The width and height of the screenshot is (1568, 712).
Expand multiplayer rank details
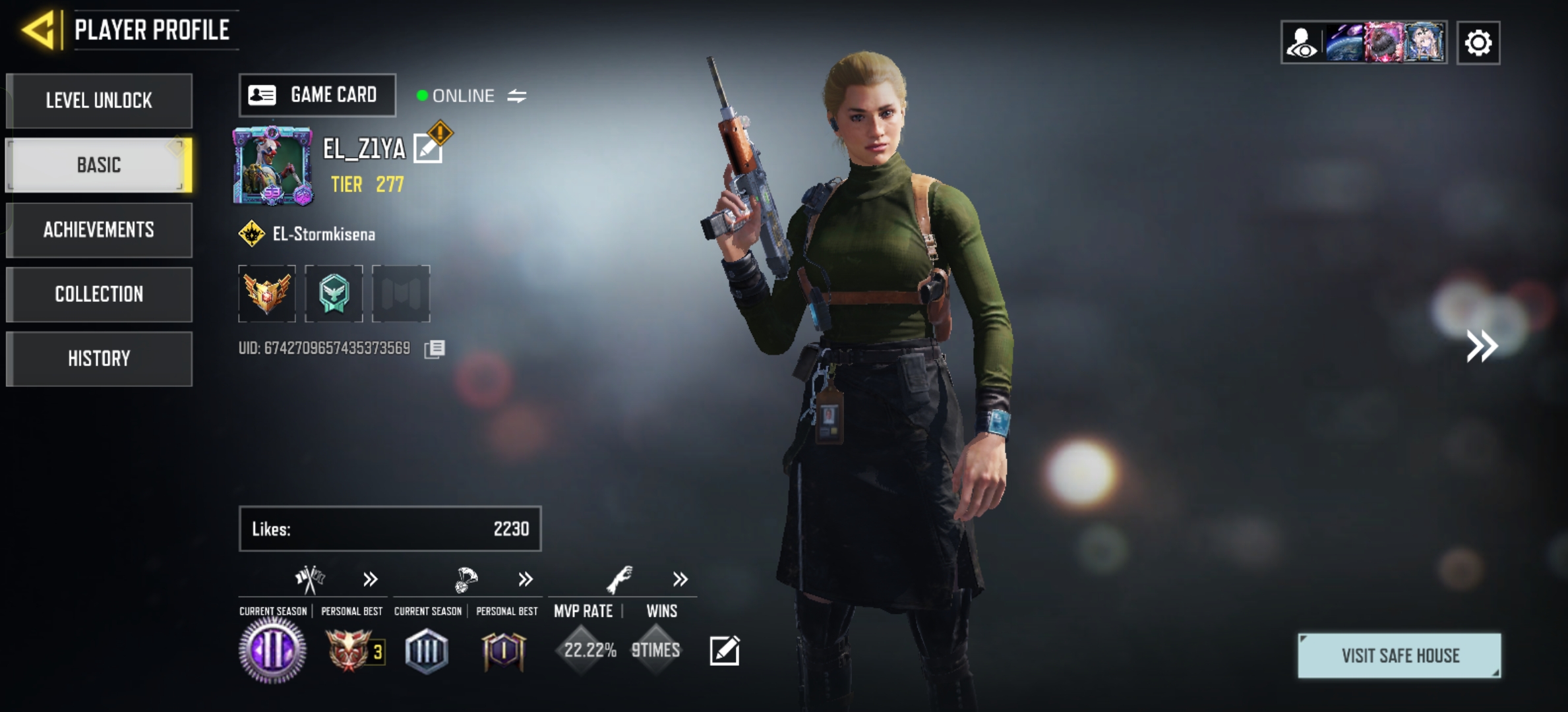pos(370,579)
